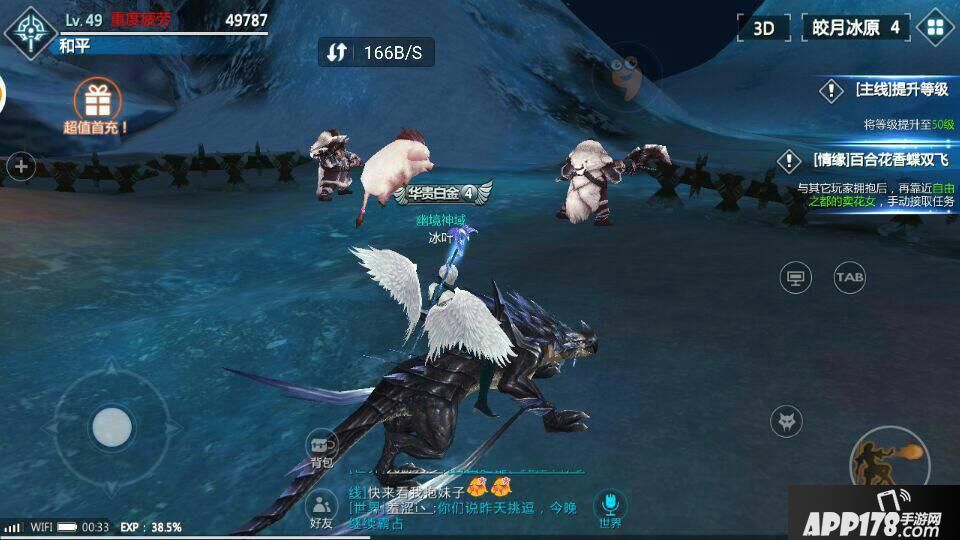Screen dimensions: 960x540
Task: Toggle the 3D camera view mode
Action: (764, 27)
